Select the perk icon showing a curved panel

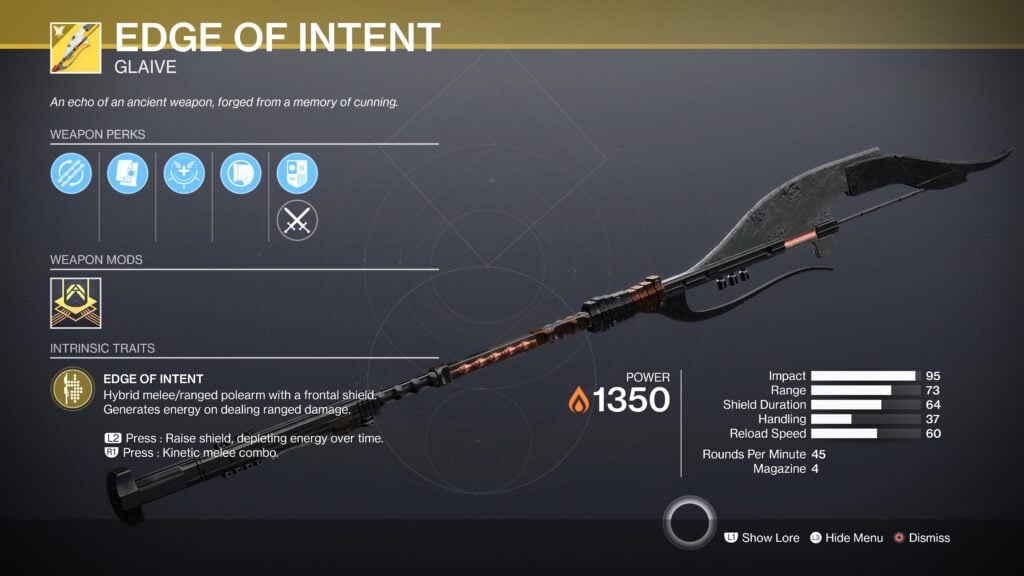(240, 174)
